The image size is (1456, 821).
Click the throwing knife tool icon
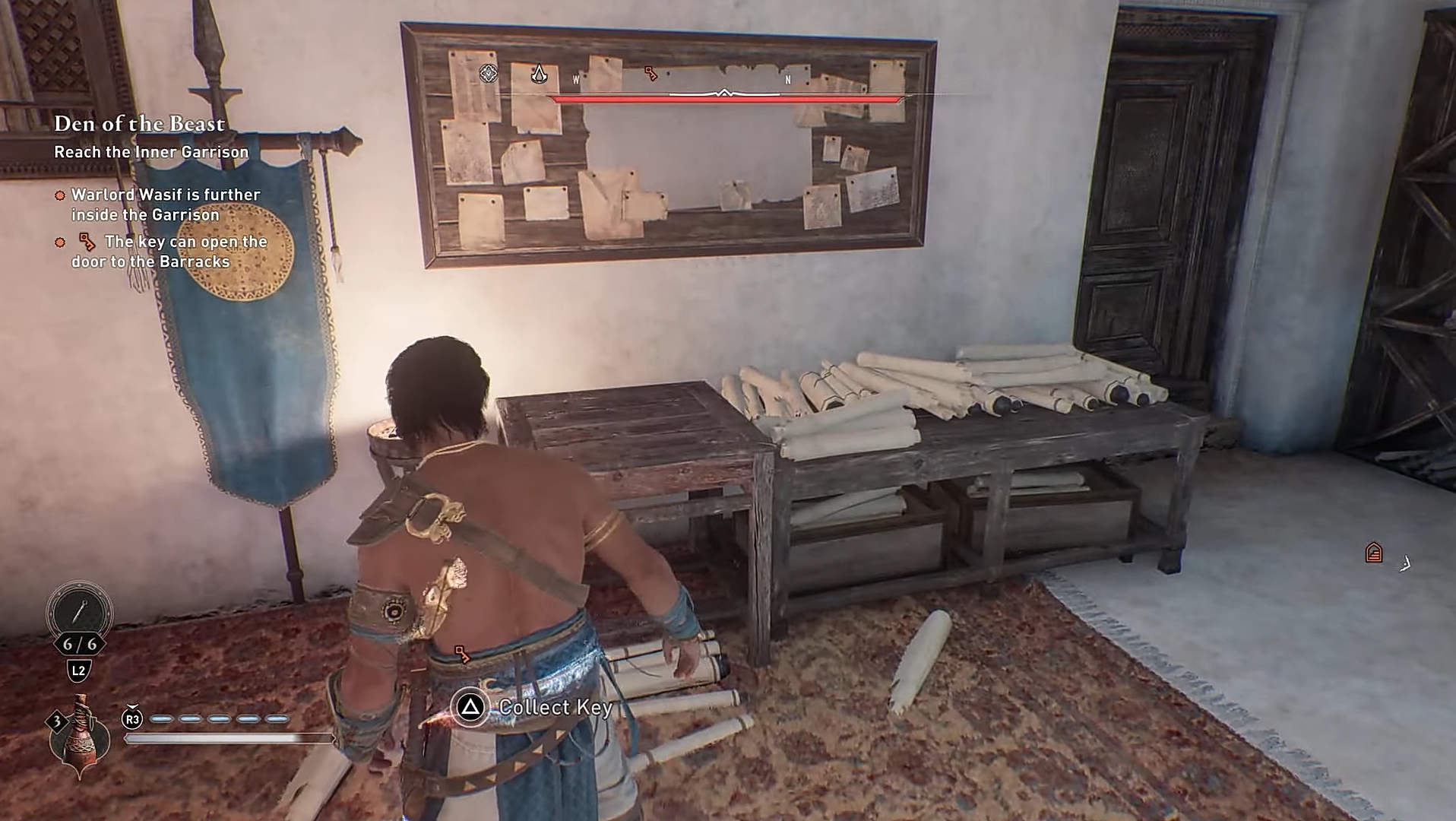click(x=79, y=611)
